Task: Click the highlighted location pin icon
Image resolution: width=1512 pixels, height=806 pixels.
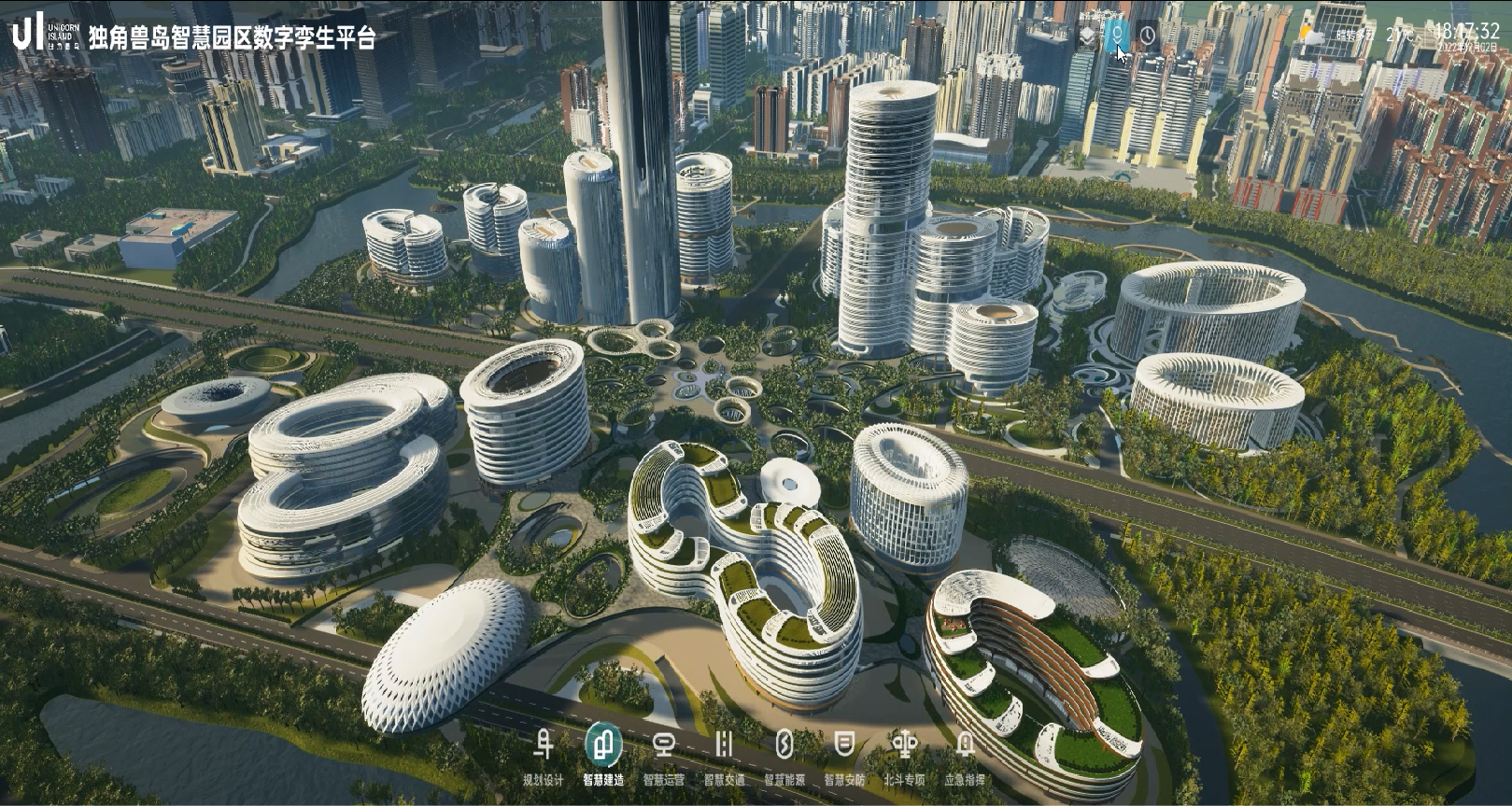Action: point(1116,36)
